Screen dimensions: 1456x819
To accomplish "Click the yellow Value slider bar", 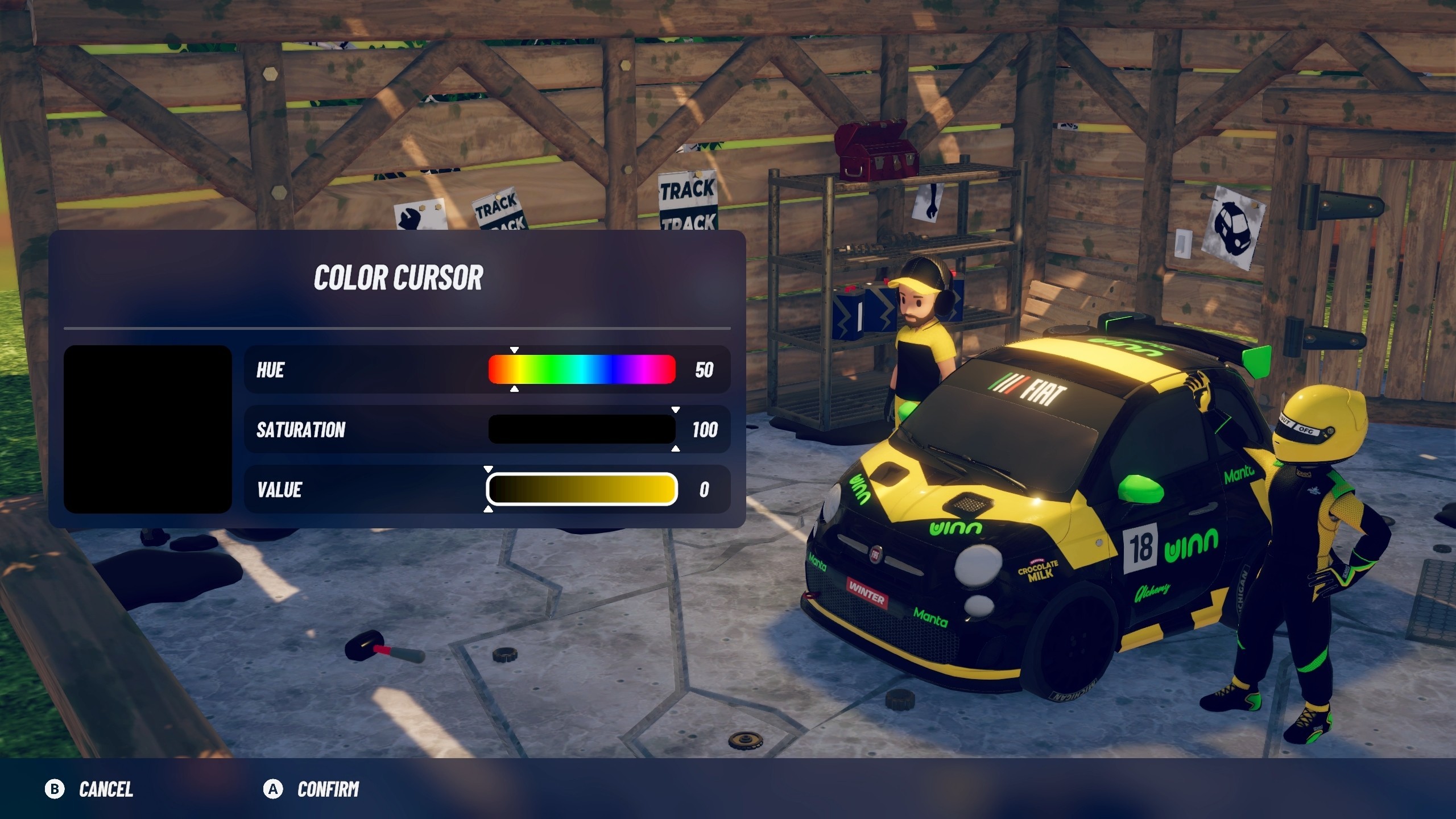I will point(582,489).
